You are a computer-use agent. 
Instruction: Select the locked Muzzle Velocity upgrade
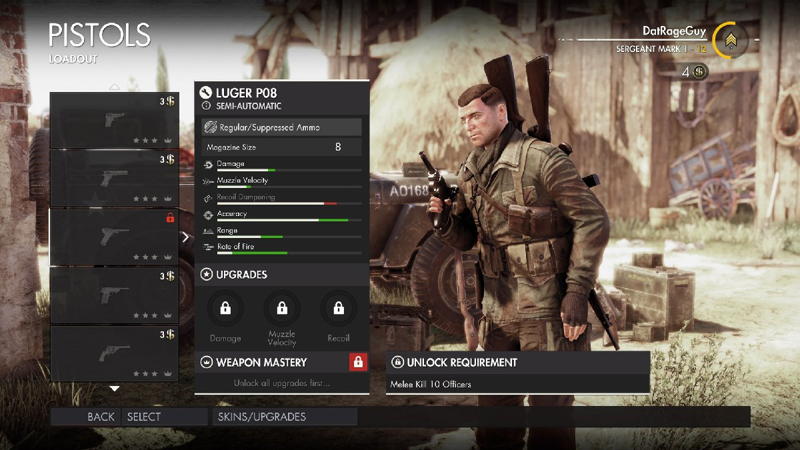(x=282, y=308)
